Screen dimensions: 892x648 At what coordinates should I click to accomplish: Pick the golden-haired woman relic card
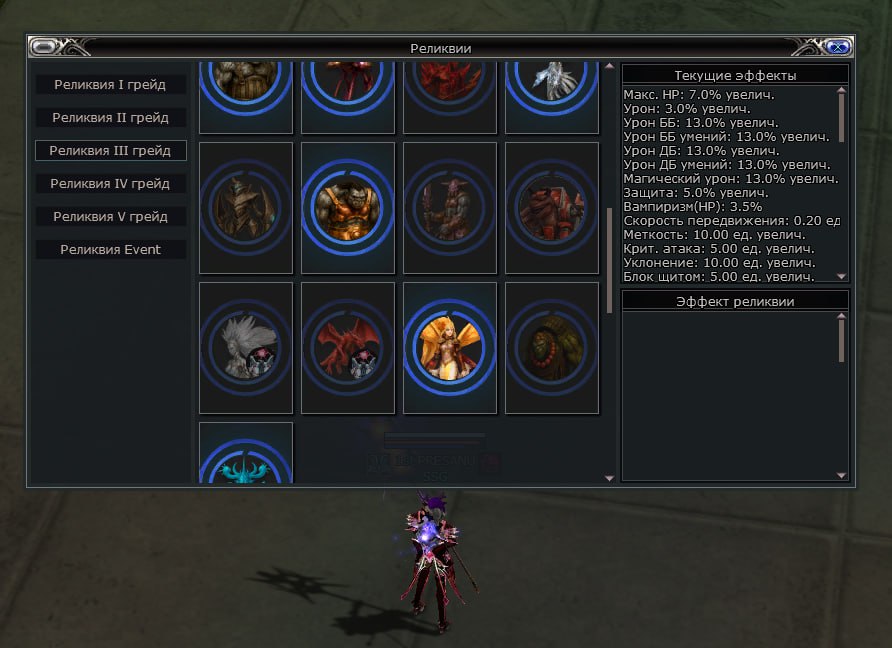click(450, 348)
